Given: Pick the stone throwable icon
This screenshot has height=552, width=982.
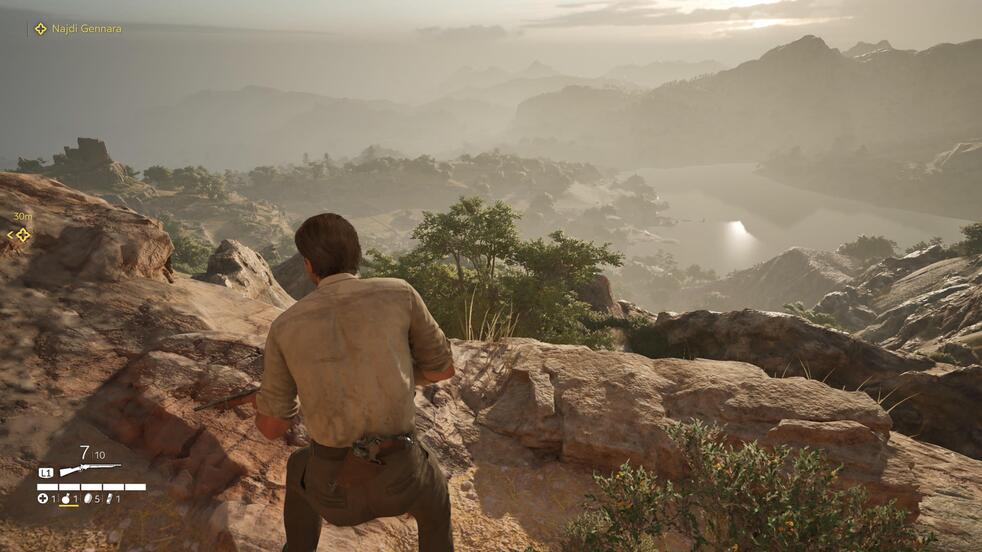Looking at the screenshot, I should [87, 498].
